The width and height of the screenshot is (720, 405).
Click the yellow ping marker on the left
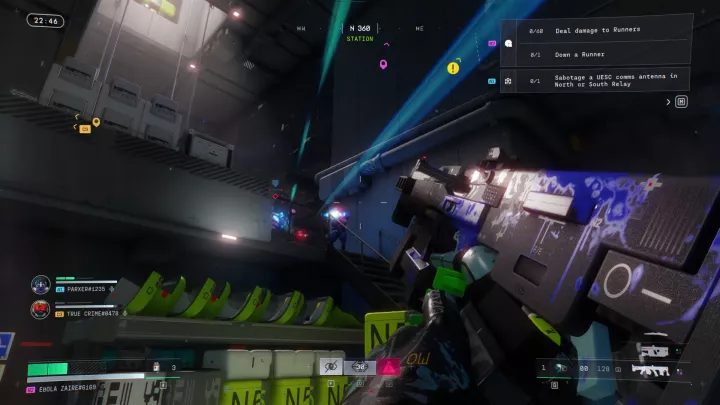tap(96, 122)
